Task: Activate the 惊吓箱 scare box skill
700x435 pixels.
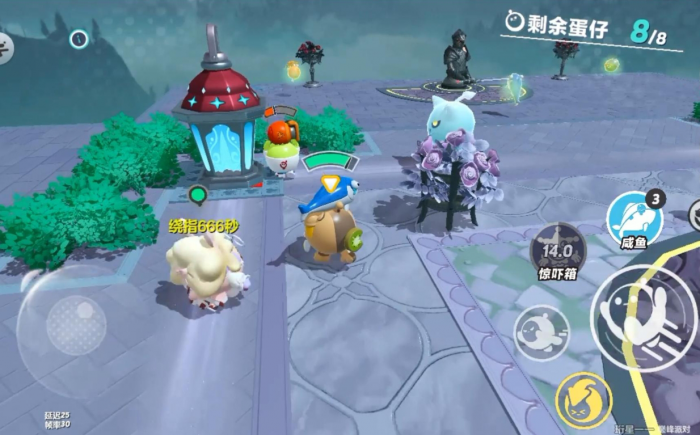Action: tap(557, 250)
